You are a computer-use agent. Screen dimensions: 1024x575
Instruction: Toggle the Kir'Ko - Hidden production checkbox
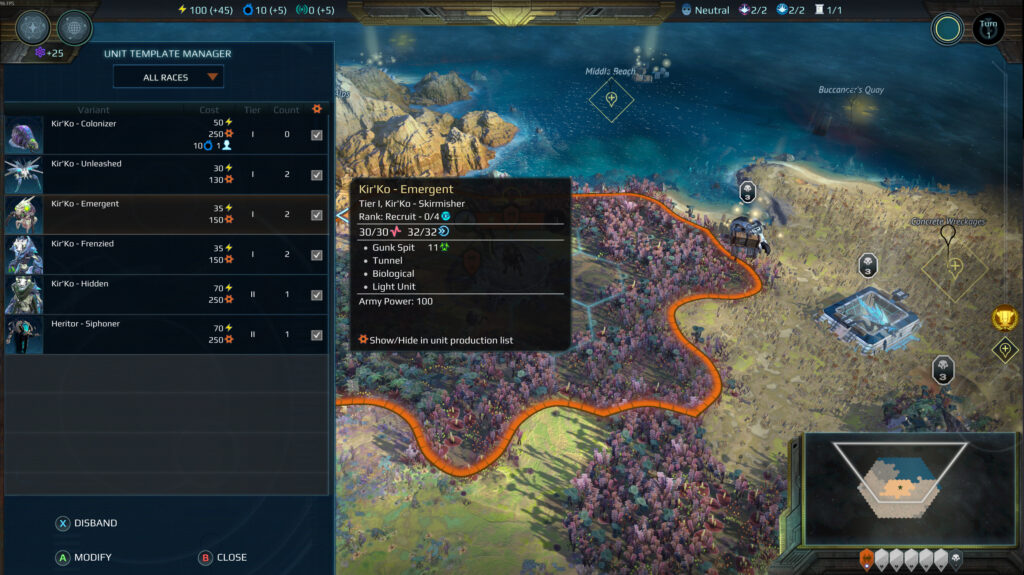[x=317, y=295]
